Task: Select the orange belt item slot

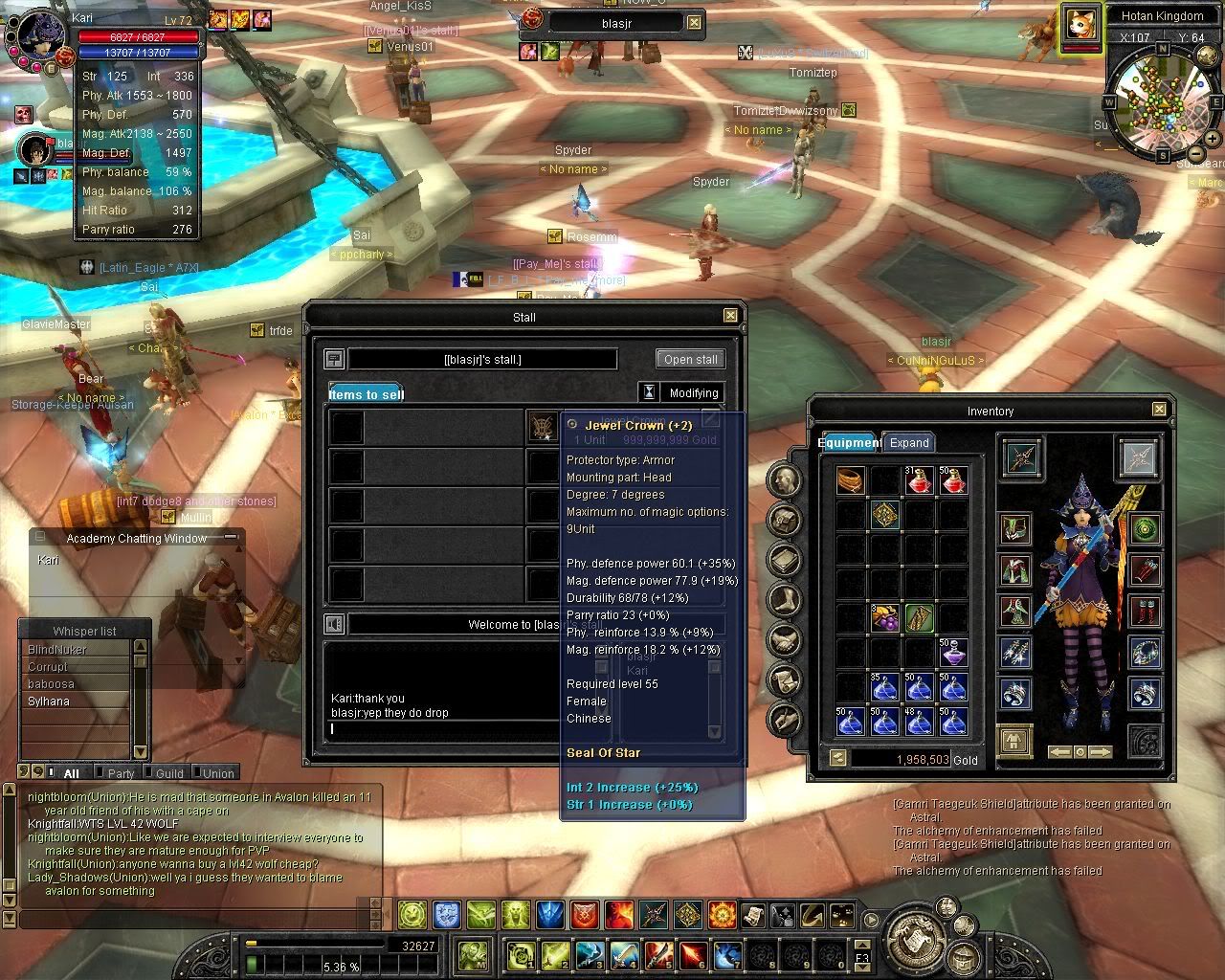Action: [850, 480]
